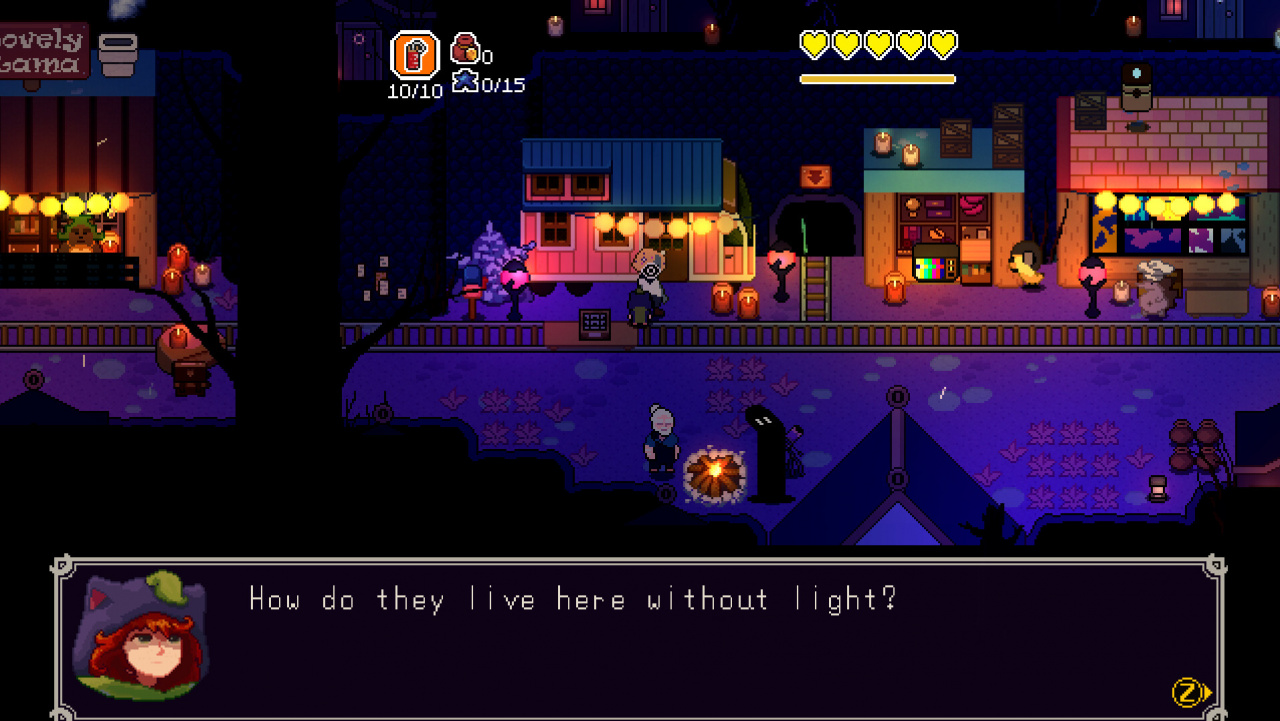Advance the dialogue box text
This screenshot has width=1280, height=721.
pyautogui.click(x=1190, y=691)
